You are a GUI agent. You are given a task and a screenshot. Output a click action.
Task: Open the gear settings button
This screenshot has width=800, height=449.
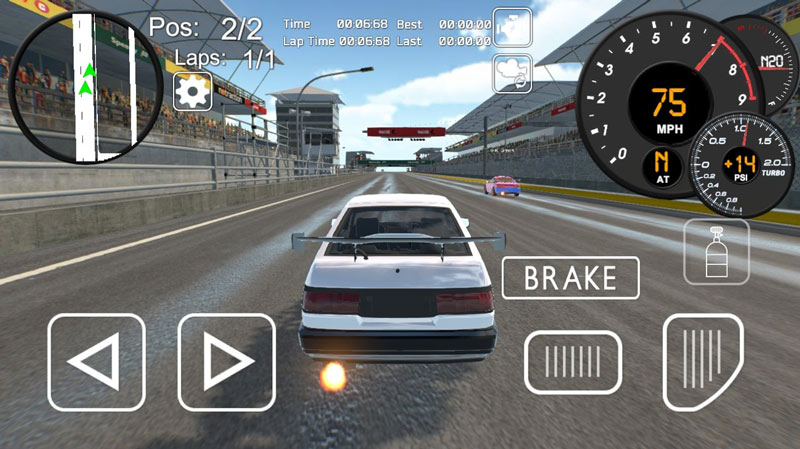pos(190,91)
